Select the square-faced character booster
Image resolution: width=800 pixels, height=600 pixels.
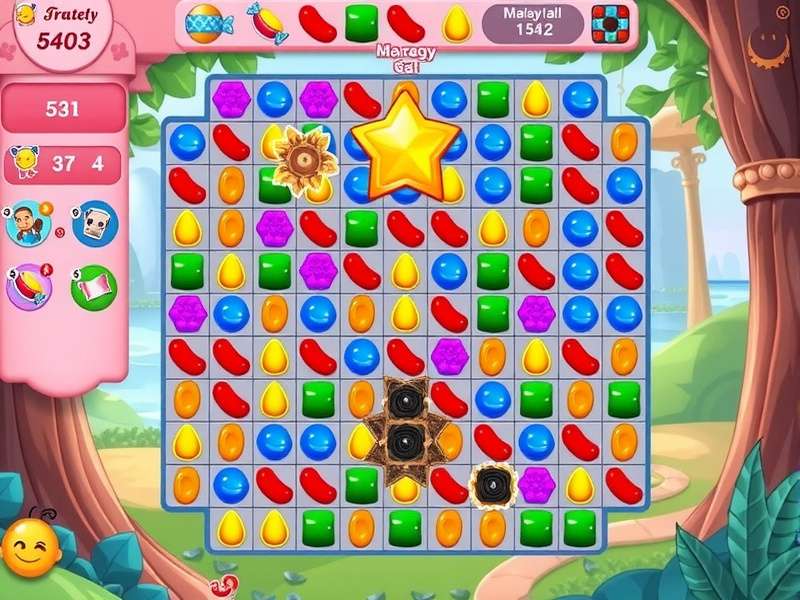(x=95, y=224)
